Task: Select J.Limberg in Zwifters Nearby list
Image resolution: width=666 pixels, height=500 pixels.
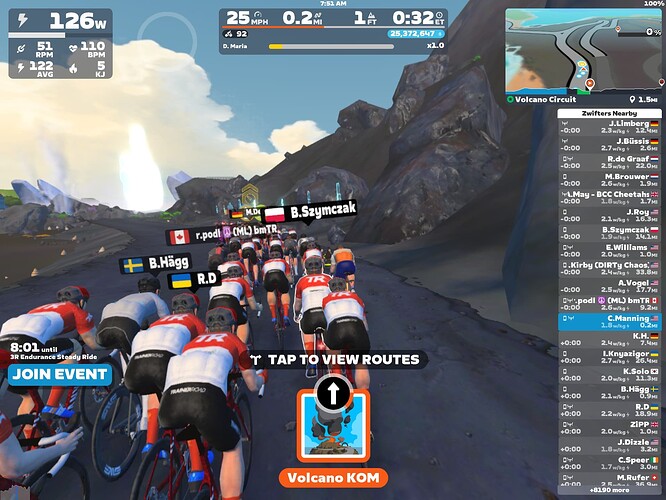Action: tap(610, 127)
